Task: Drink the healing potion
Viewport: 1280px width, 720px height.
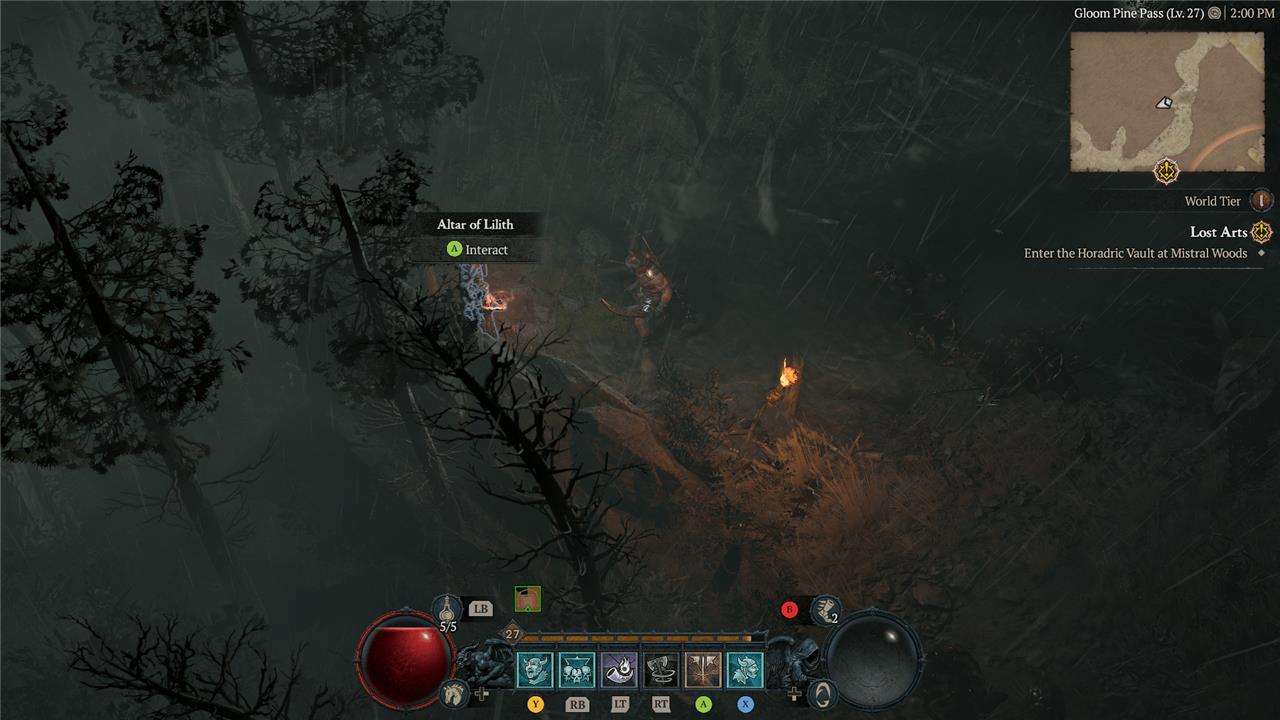Action: pyautogui.click(x=448, y=608)
